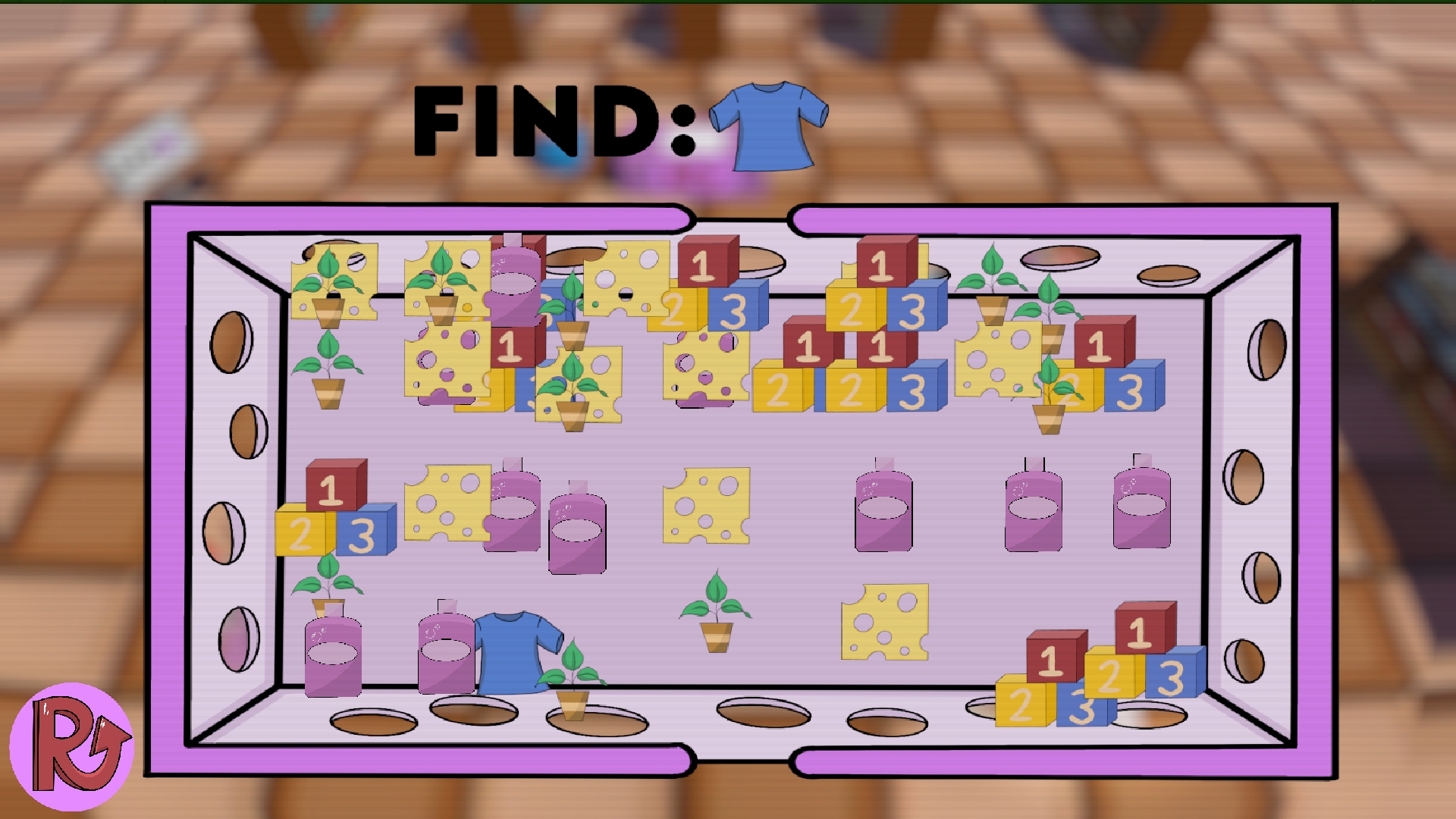Click the red R replay logo in bottom-left corner
The width and height of the screenshot is (1456, 819).
point(74,739)
